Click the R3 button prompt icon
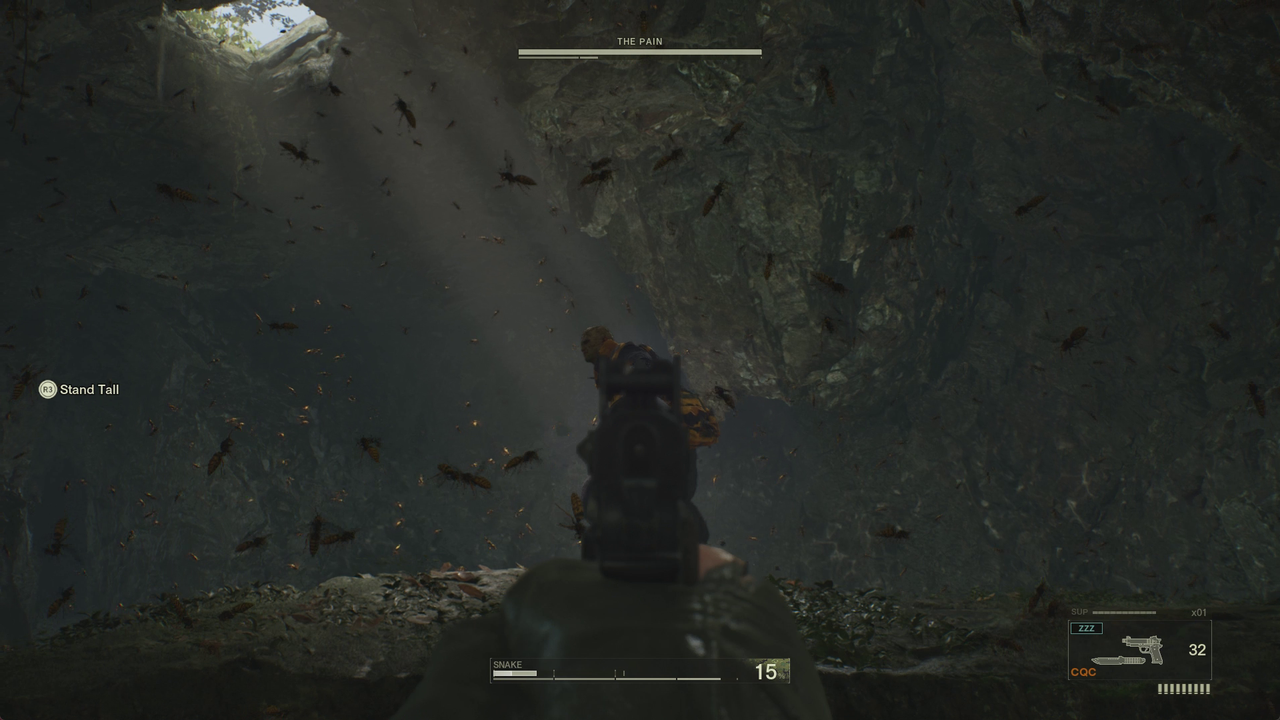 pos(46,389)
